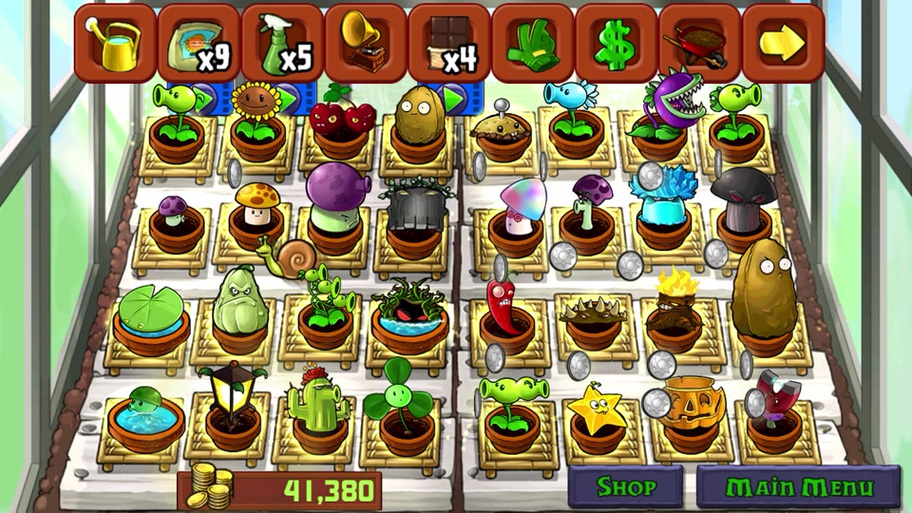Select the wheelbarrow tool
This screenshot has height=513, width=912.
[699, 42]
